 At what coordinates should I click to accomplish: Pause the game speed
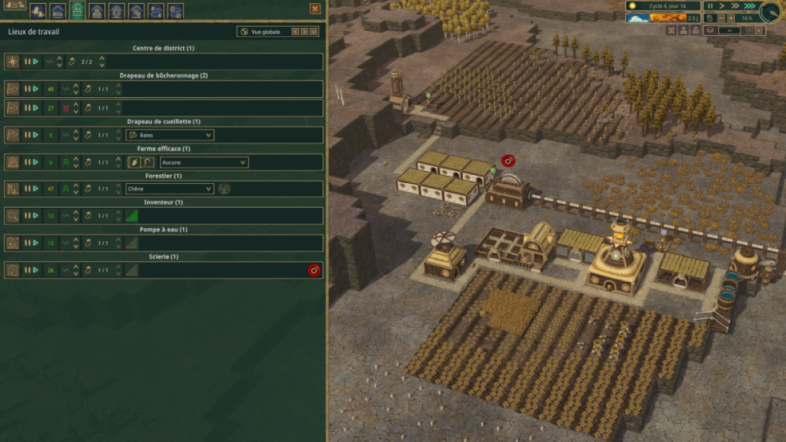pos(710,6)
